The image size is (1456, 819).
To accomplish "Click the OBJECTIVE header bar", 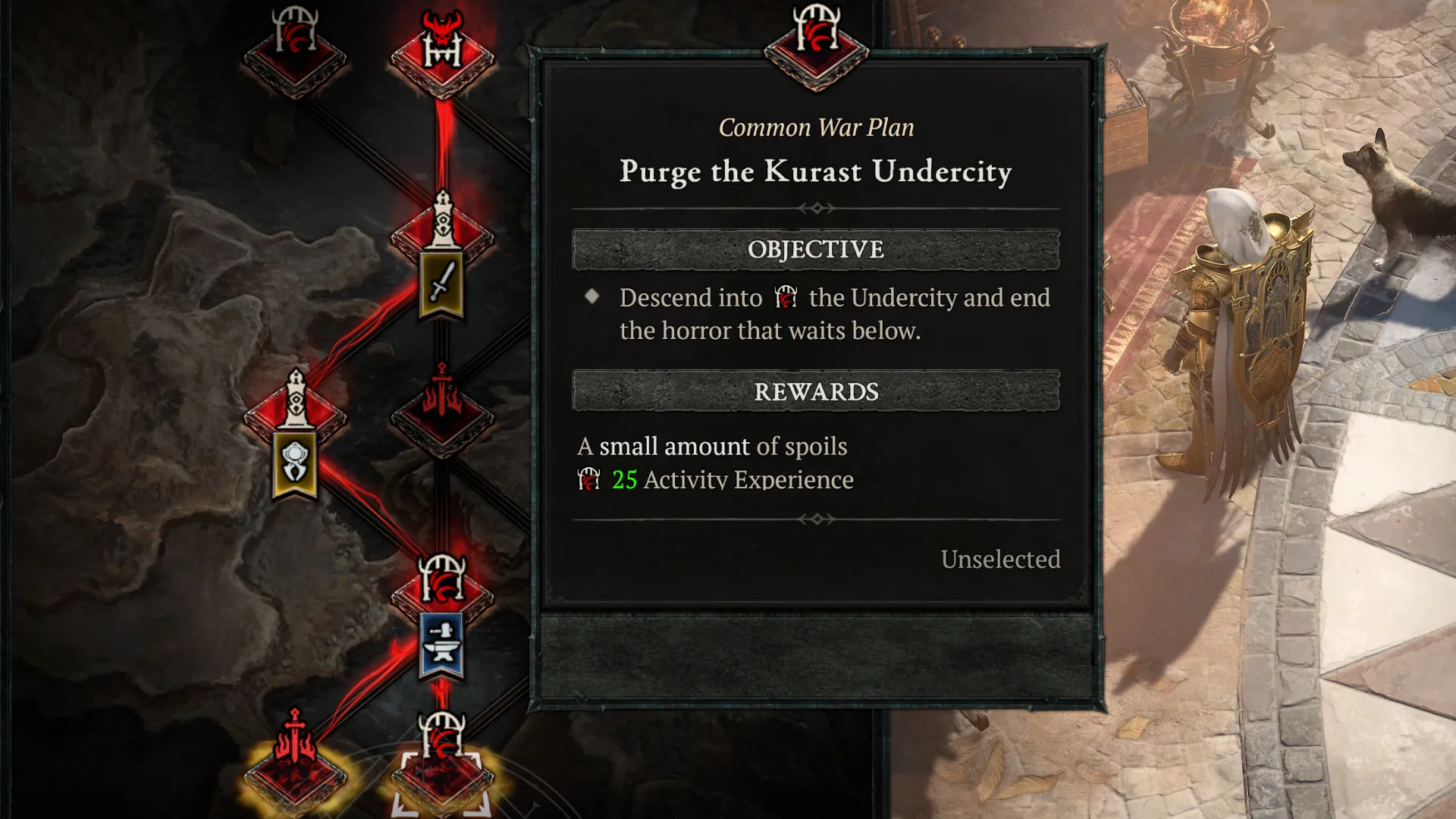I will (815, 250).
